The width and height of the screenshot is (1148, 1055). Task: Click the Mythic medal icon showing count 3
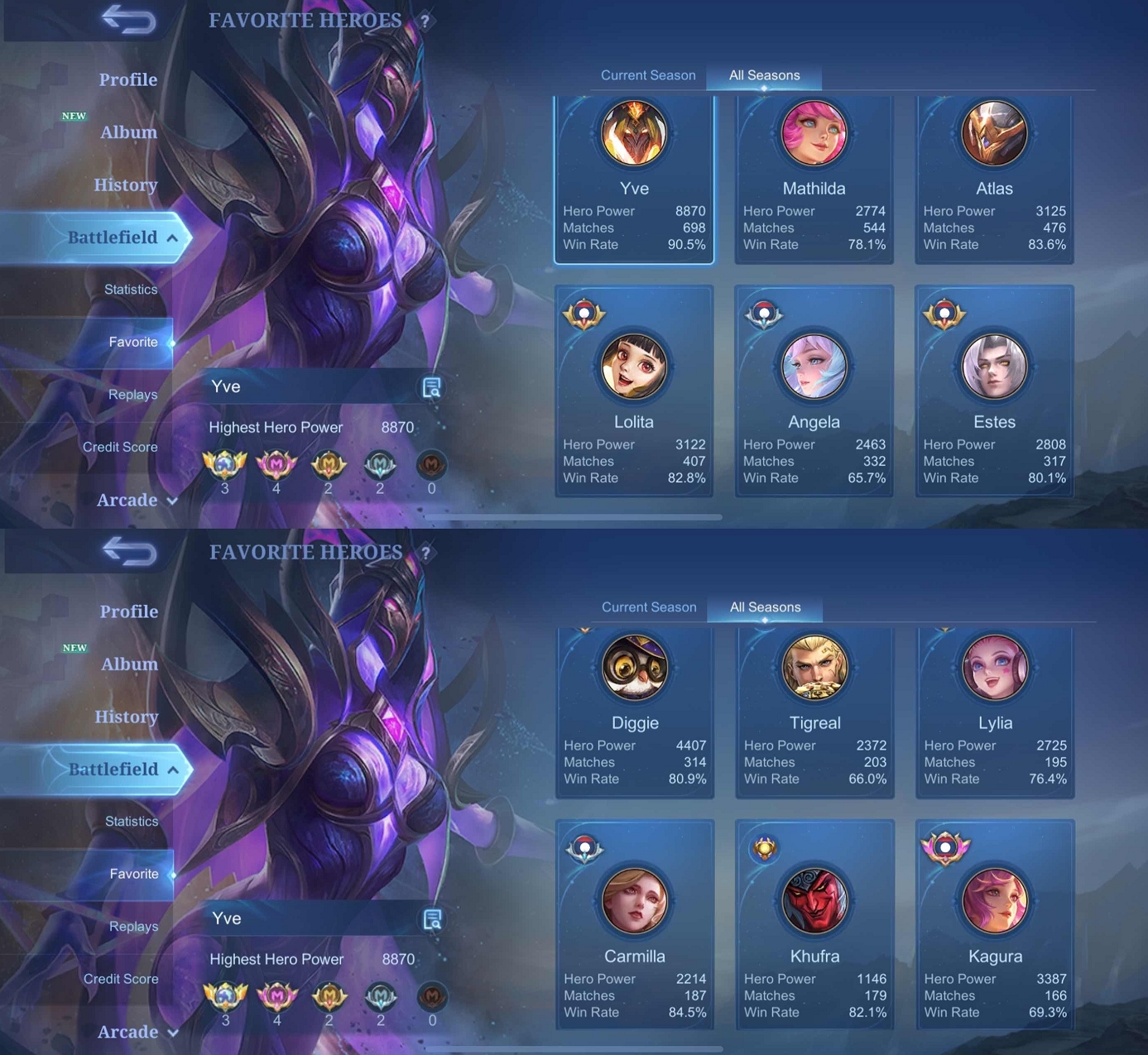pos(225,463)
